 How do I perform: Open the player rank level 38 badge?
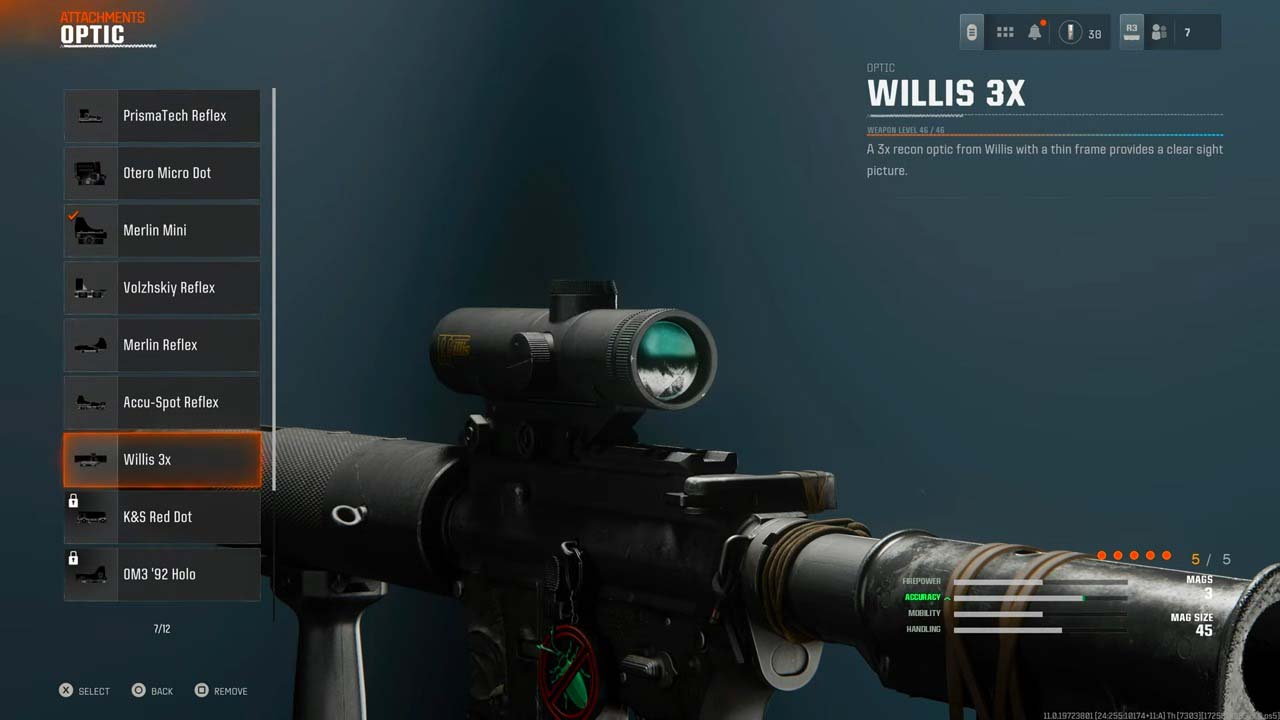click(1080, 33)
